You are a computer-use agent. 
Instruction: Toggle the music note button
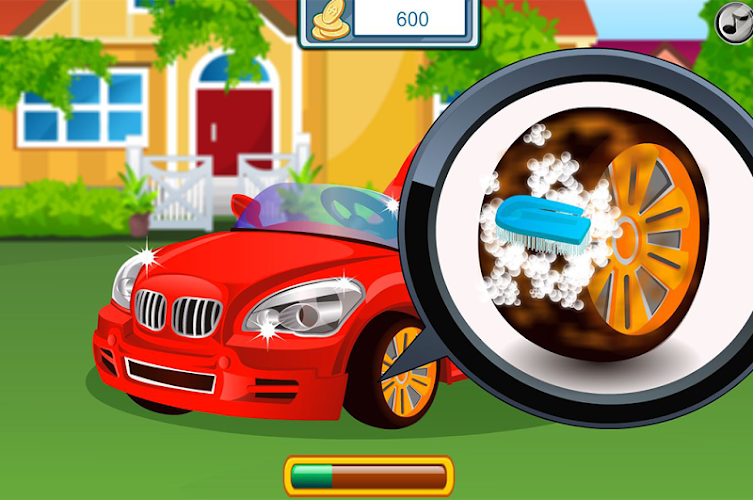[735, 20]
